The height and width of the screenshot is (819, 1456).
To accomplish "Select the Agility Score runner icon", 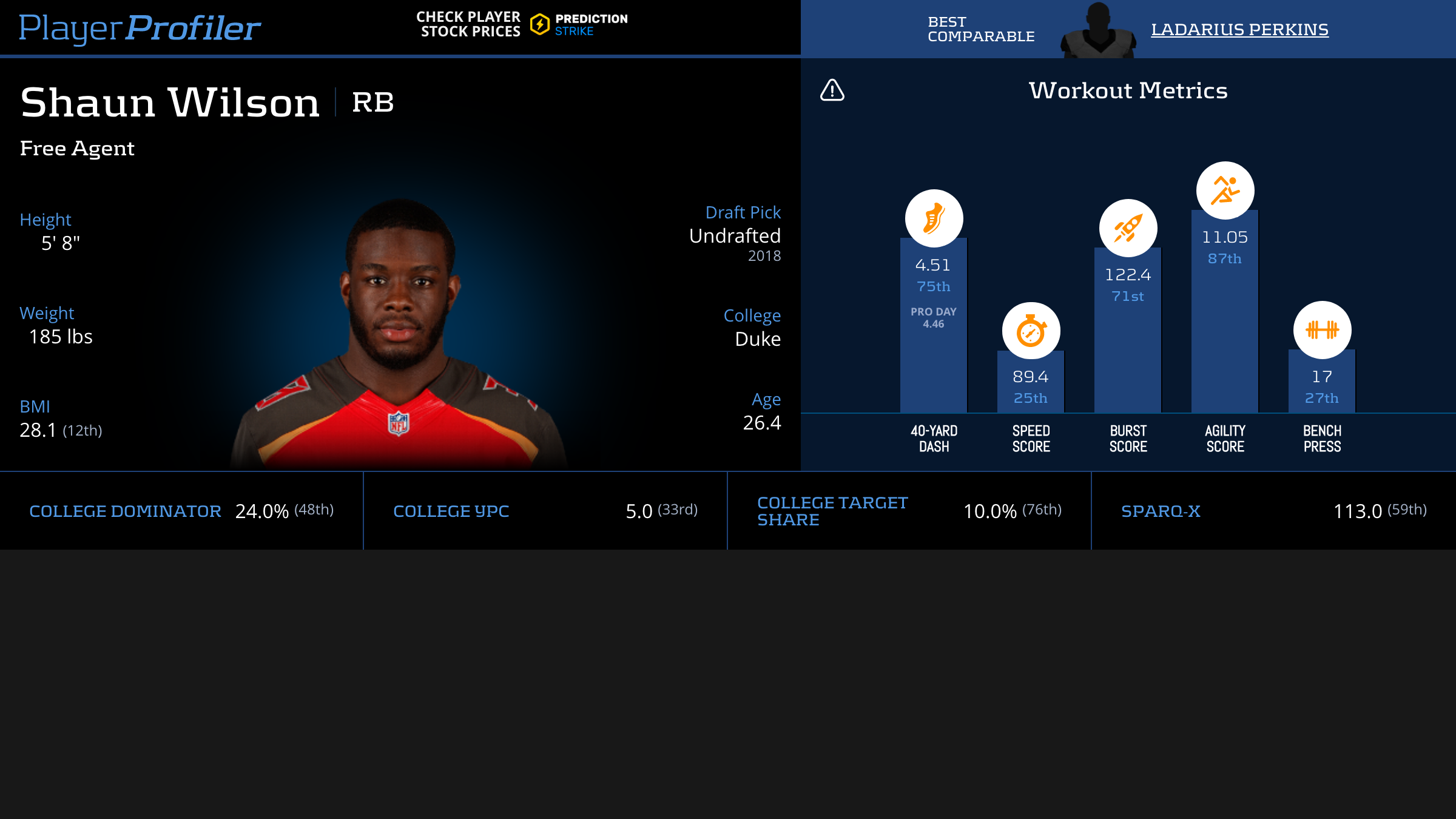I will (1225, 190).
